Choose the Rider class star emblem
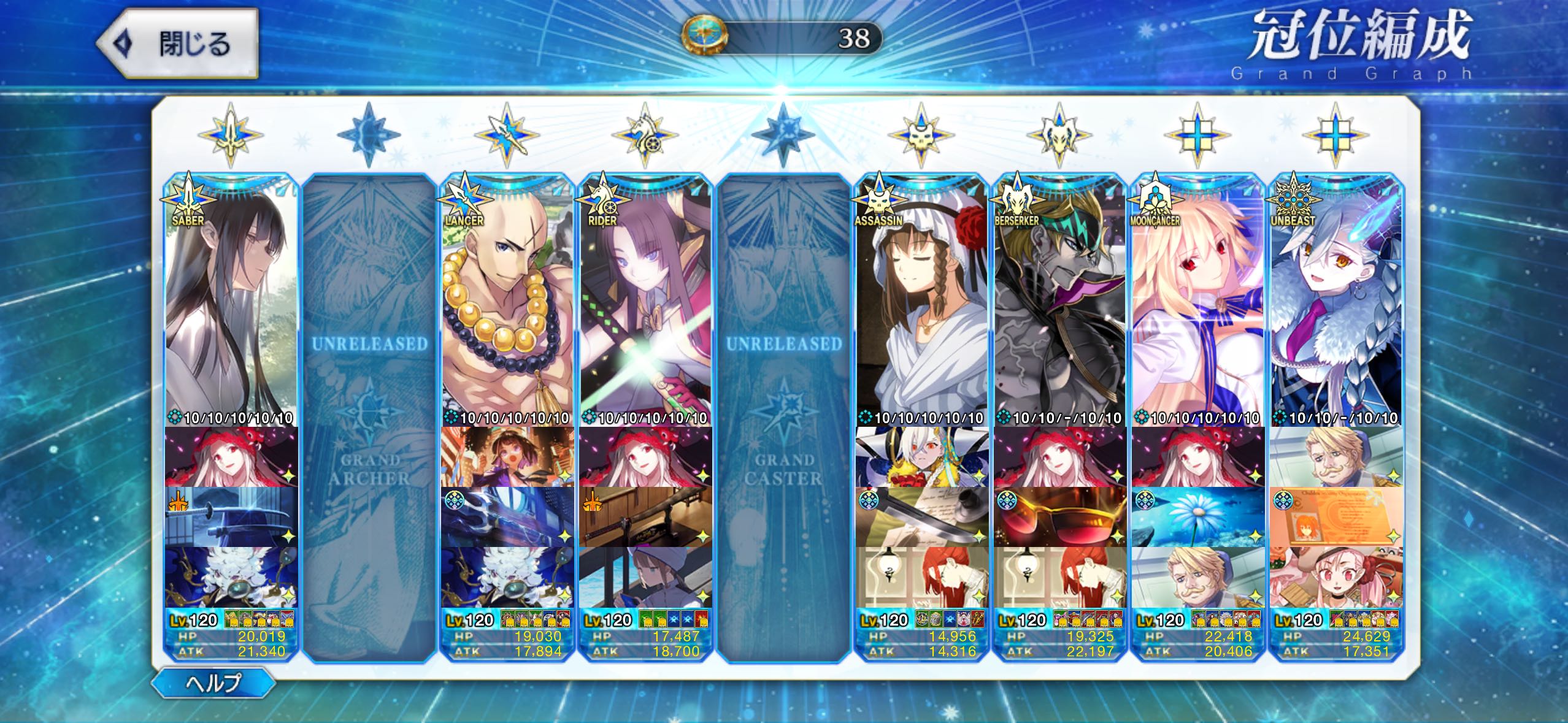Viewport: 1568px width, 723px height. (645, 136)
